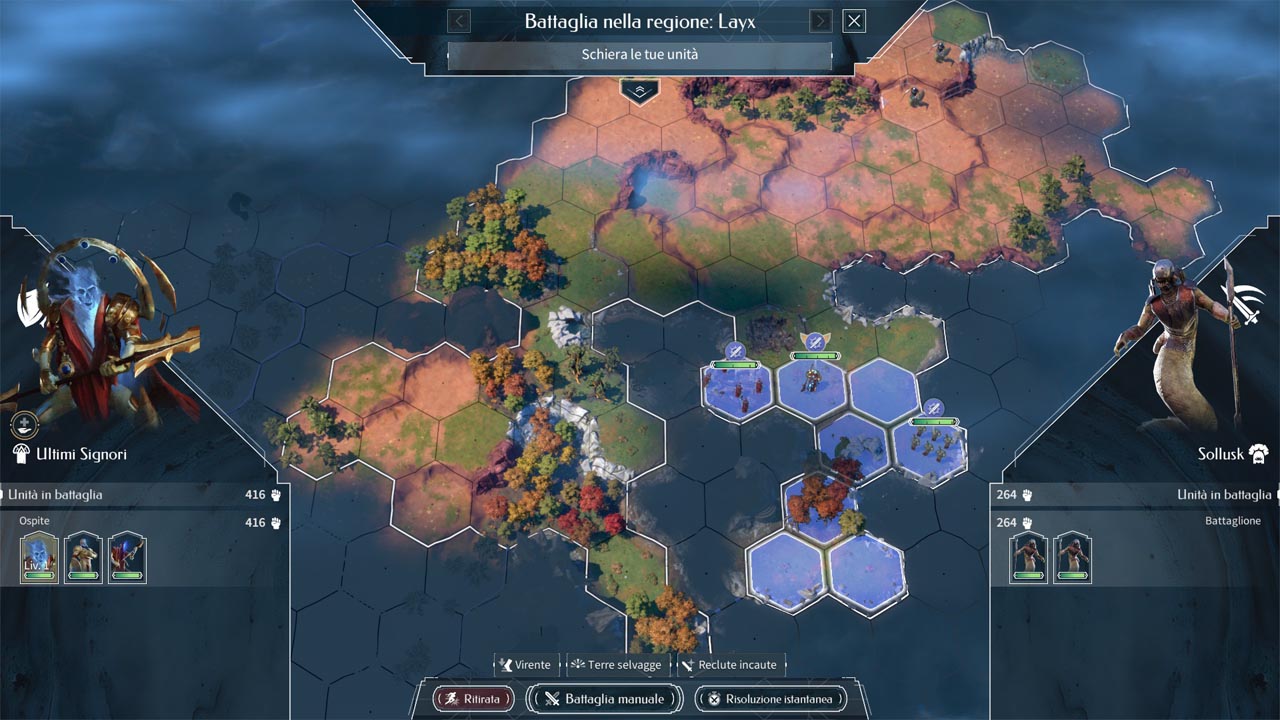
Task: Select the Virente battle modifier tag
Action: tap(526, 665)
